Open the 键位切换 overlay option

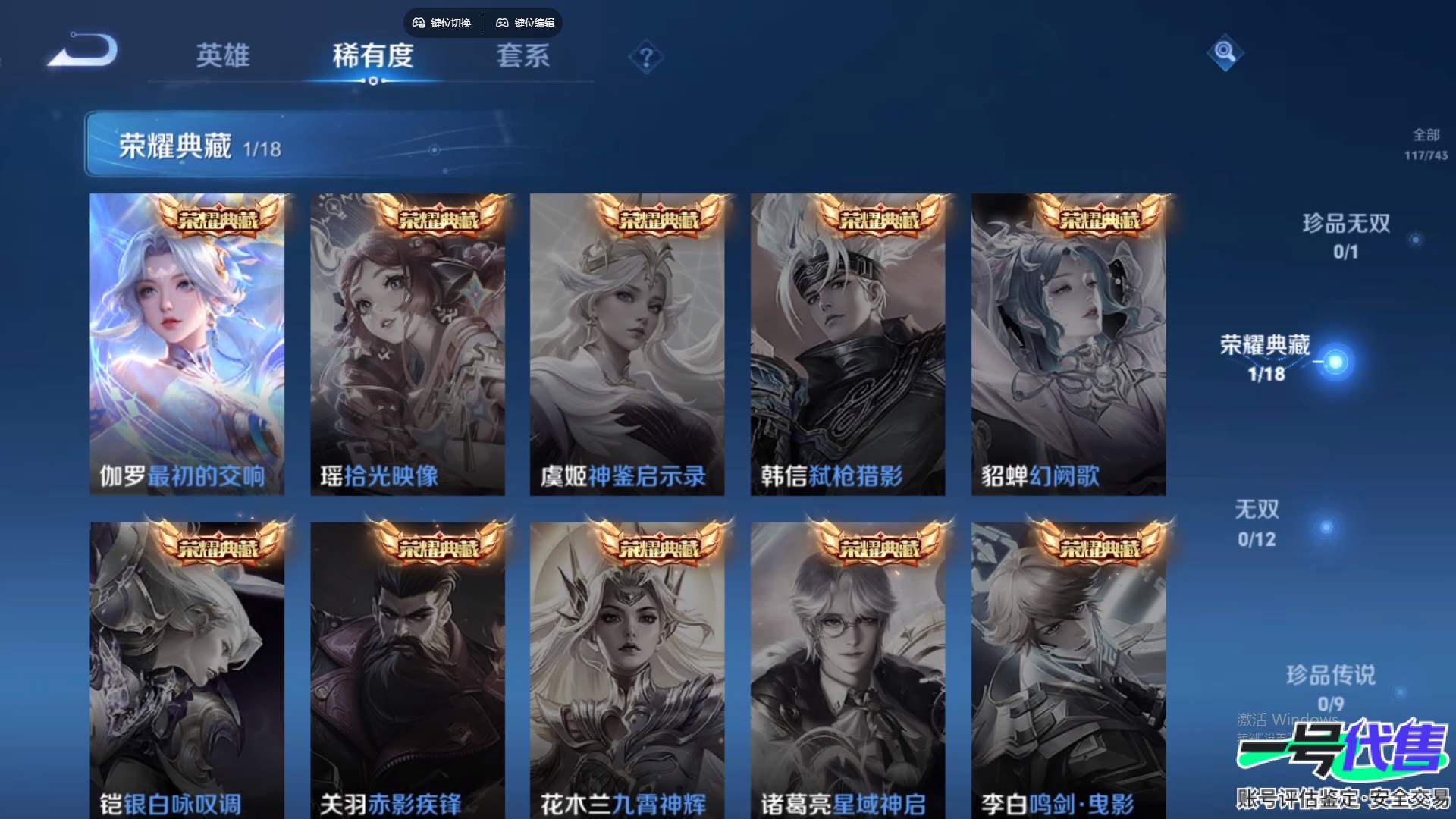442,23
